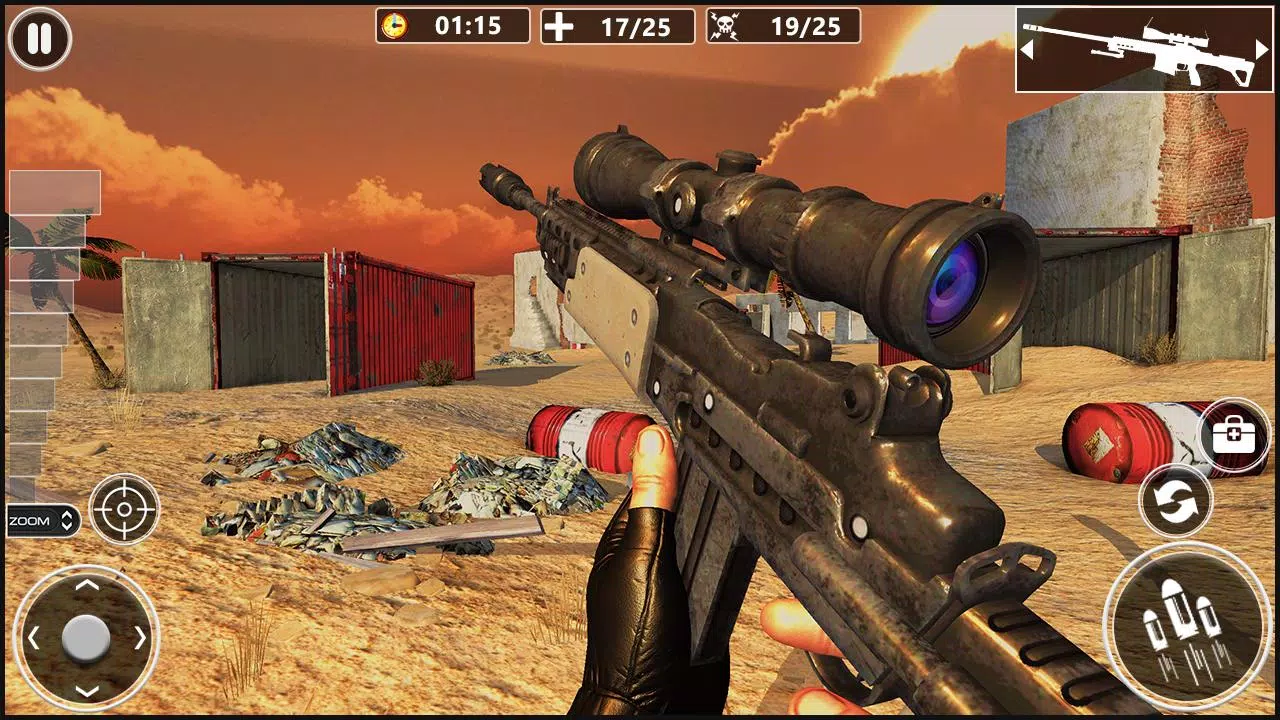The height and width of the screenshot is (720, 1280).
Task: Tap the zoom-out lower chevron
Action: [x=66, y=528]
